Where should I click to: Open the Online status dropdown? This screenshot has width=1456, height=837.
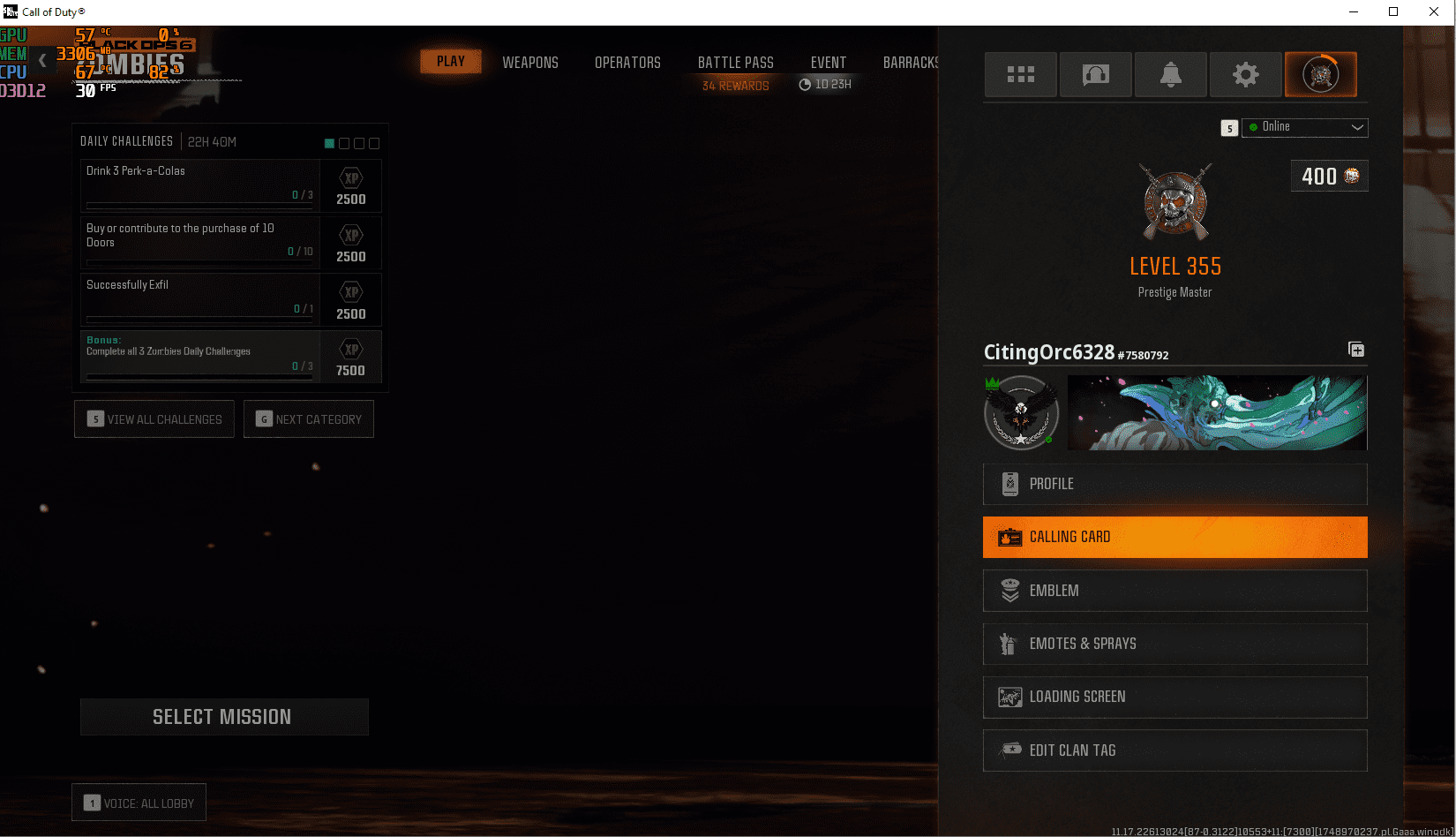click(1304, 127)
